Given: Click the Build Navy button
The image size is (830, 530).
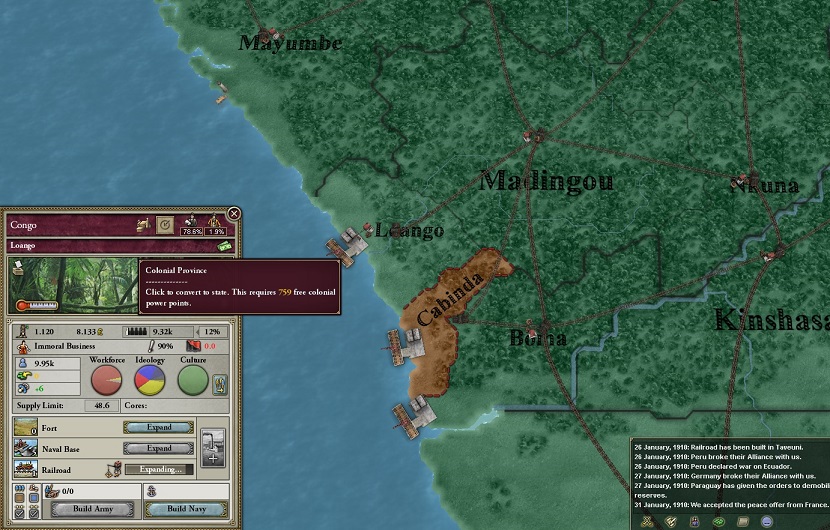Looking at the screenshot, I should pos(183,509).
